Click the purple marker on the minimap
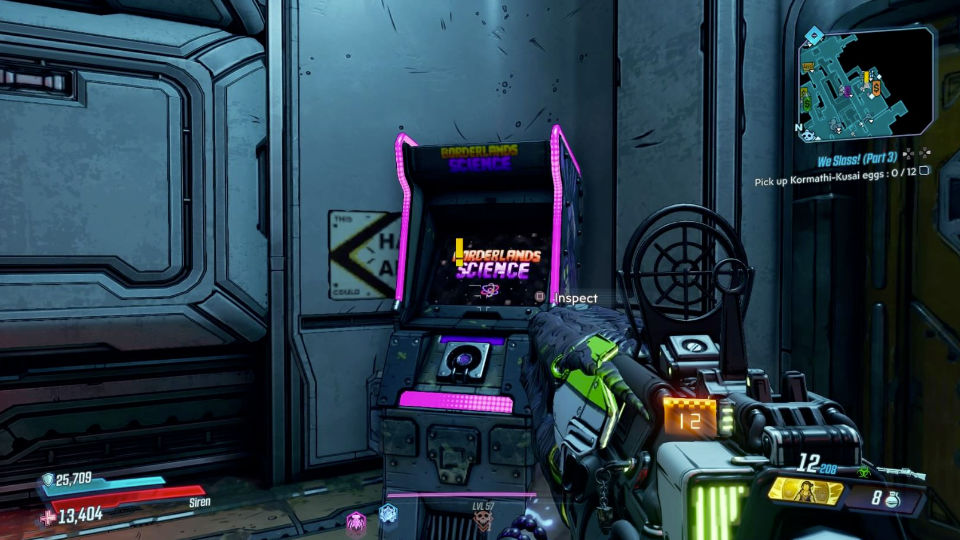Image resolution: width=960 pixels, height=540 pixels. coord(847,91)
